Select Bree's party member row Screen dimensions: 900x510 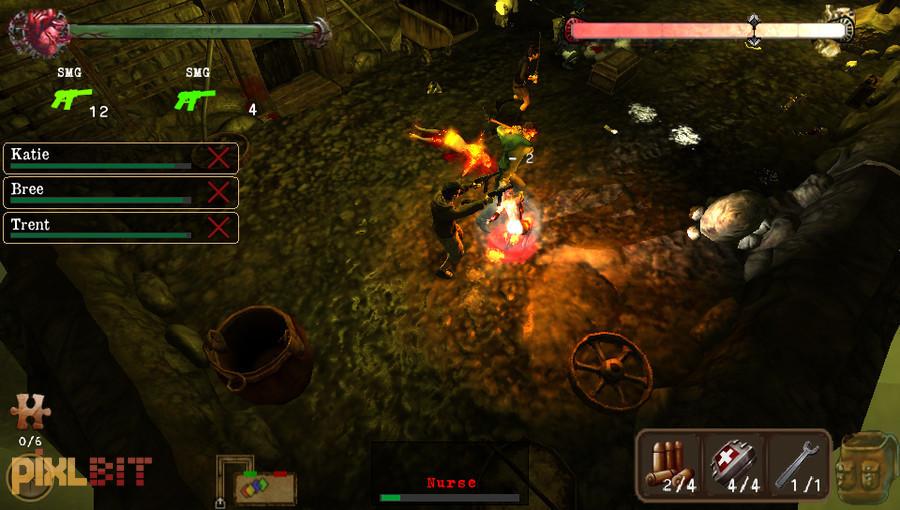click(100, 192)
